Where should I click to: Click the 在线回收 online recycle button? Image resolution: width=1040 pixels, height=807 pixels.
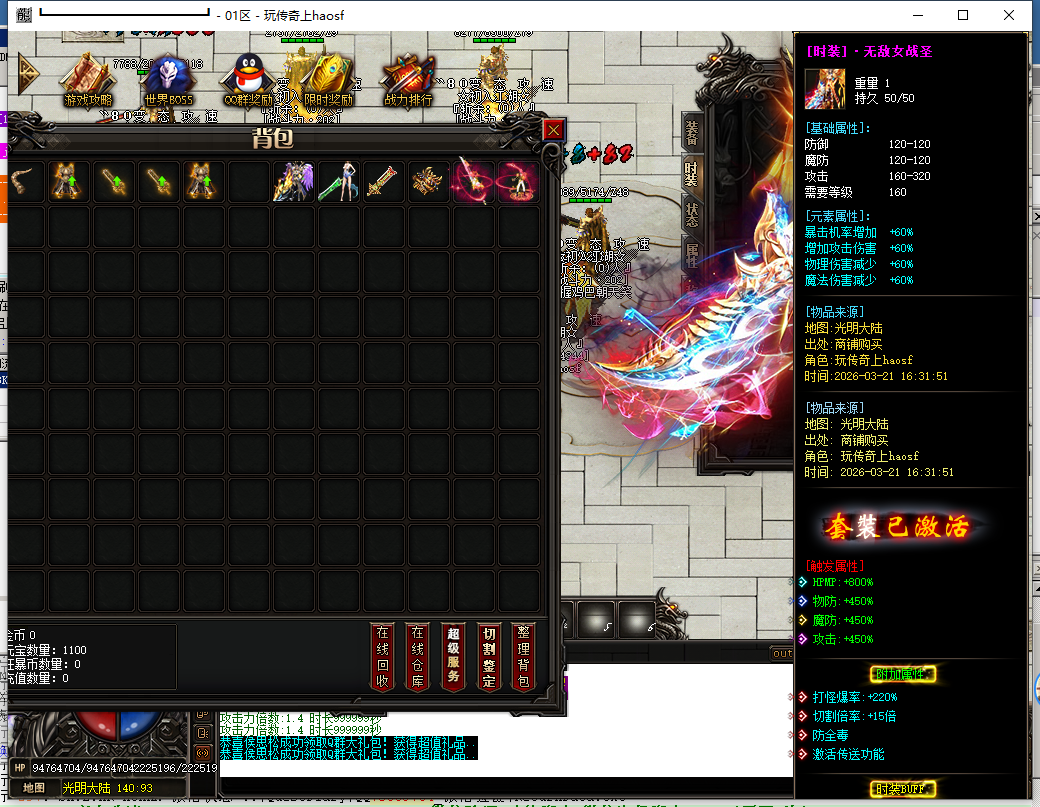(382, 656)
